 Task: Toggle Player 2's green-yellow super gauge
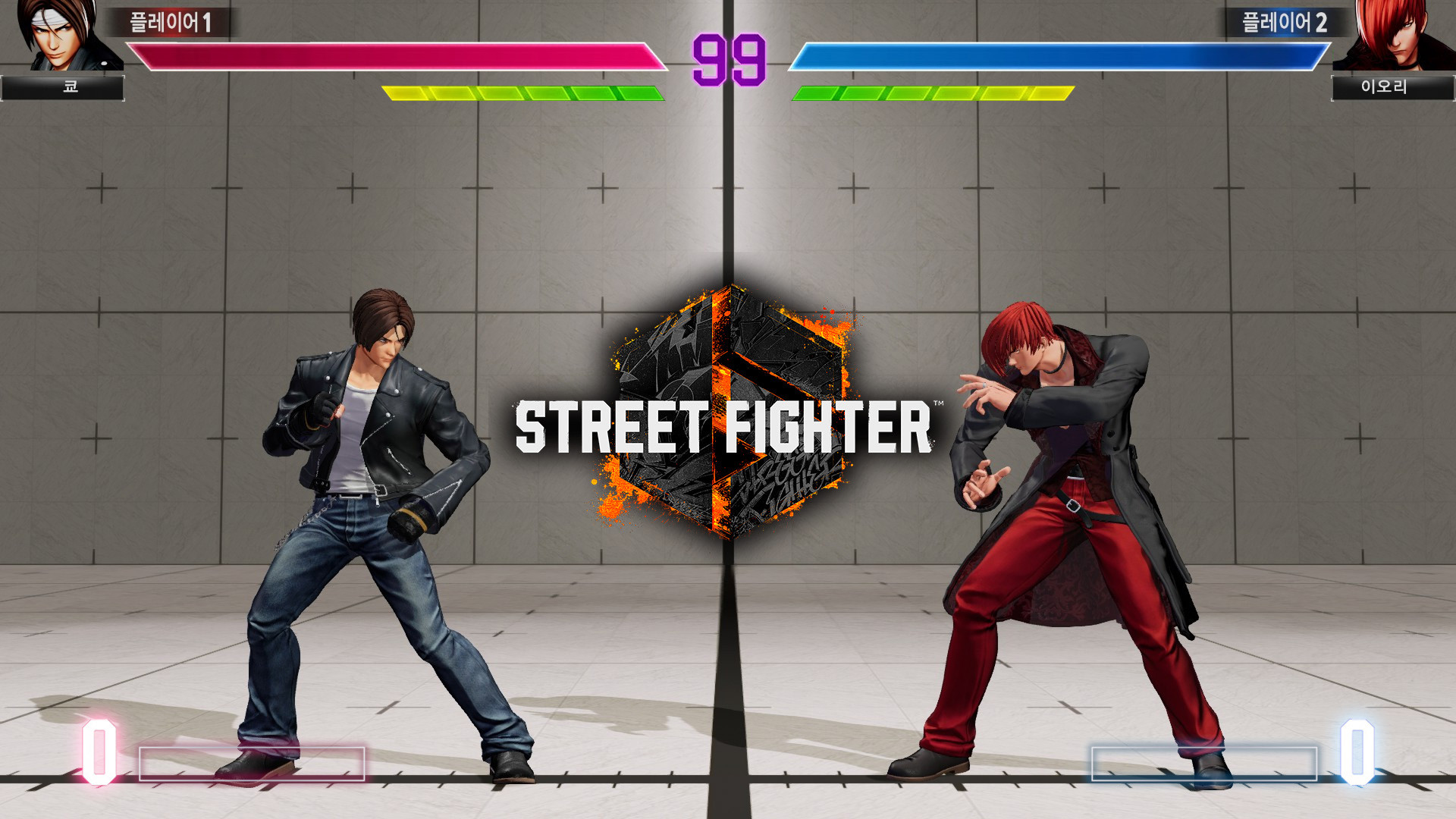tap(933, 93)
